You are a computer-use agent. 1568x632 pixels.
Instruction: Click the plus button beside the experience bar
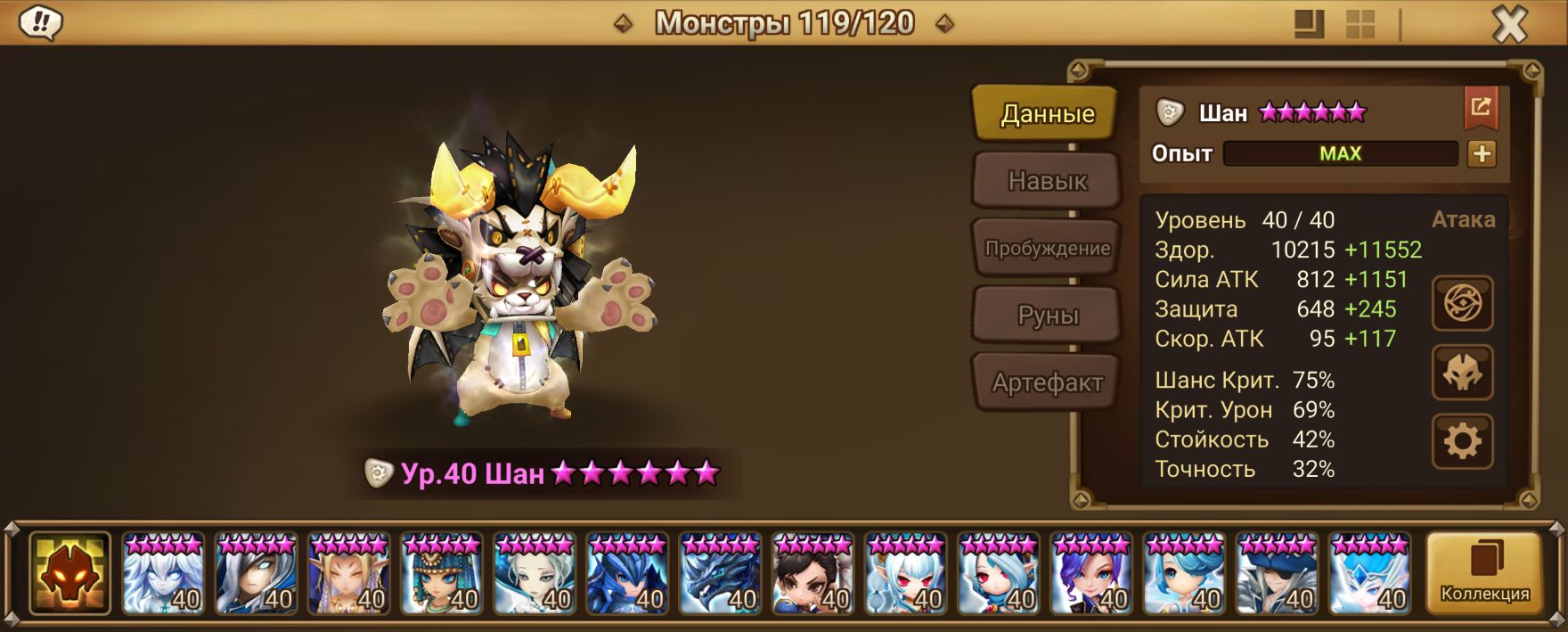[x=1482, y=153]
